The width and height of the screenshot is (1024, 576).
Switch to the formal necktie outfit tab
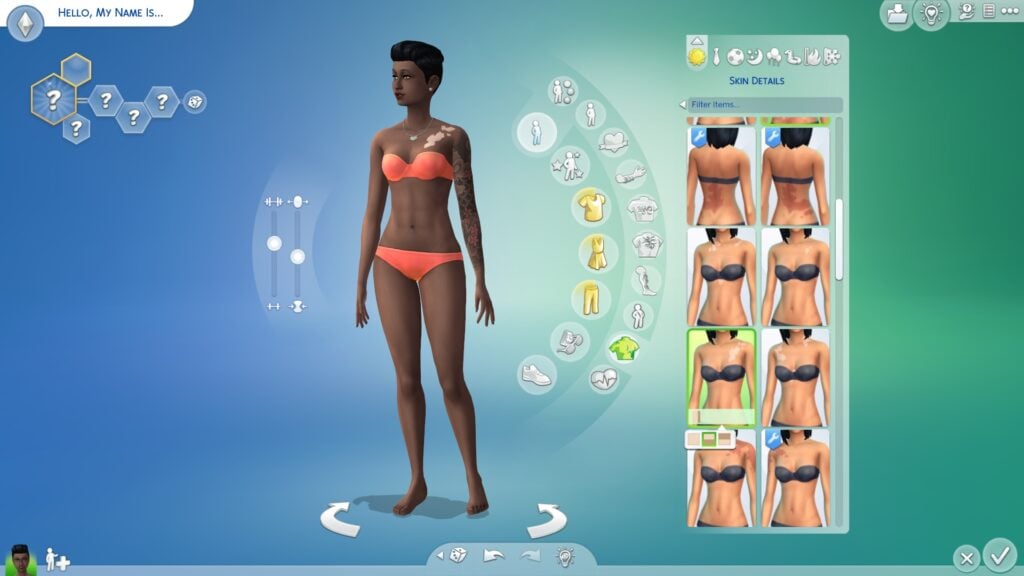(x=716, y=57)
